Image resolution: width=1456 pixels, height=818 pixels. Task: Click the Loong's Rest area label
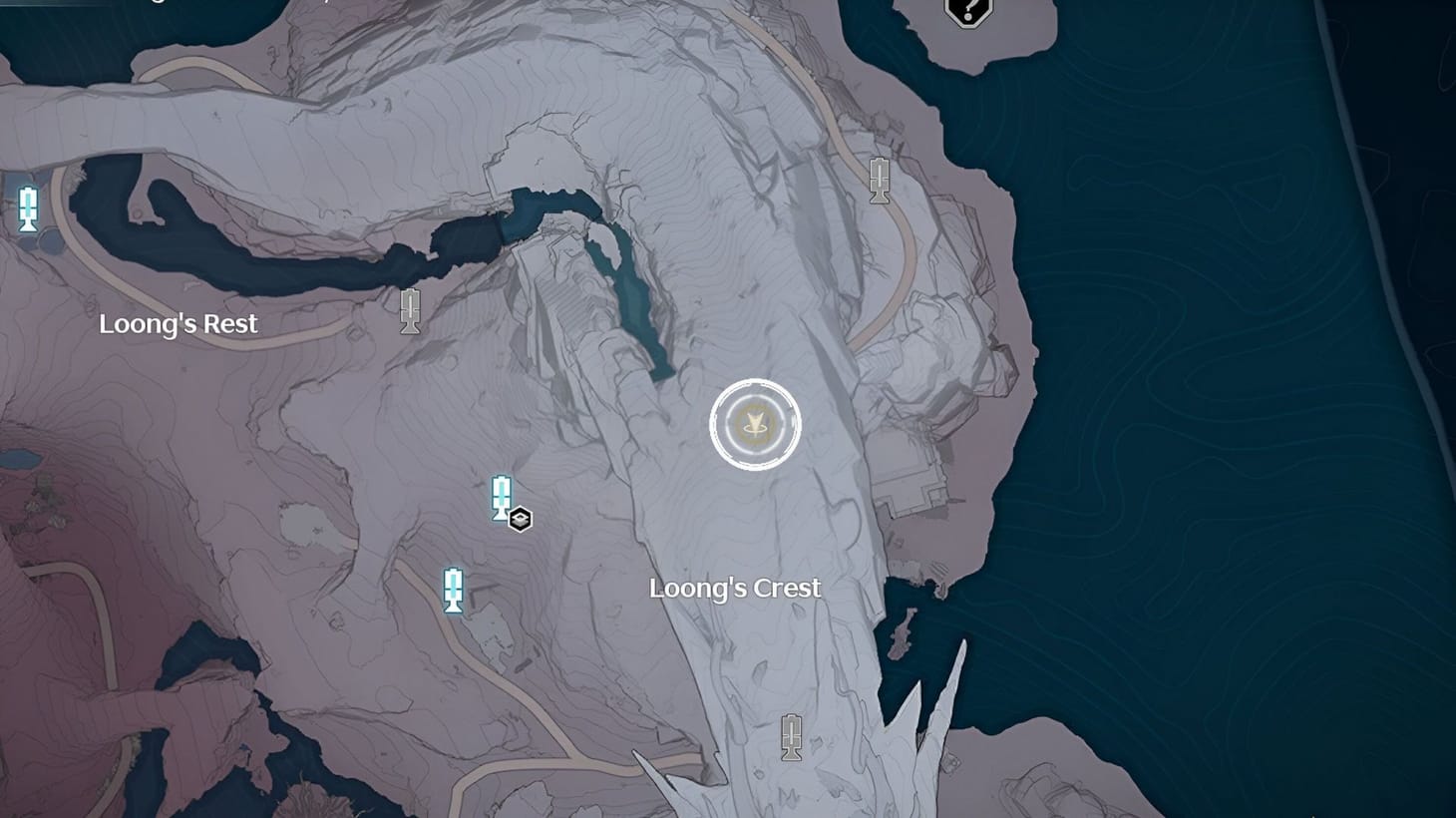click(x=180, y=323)
